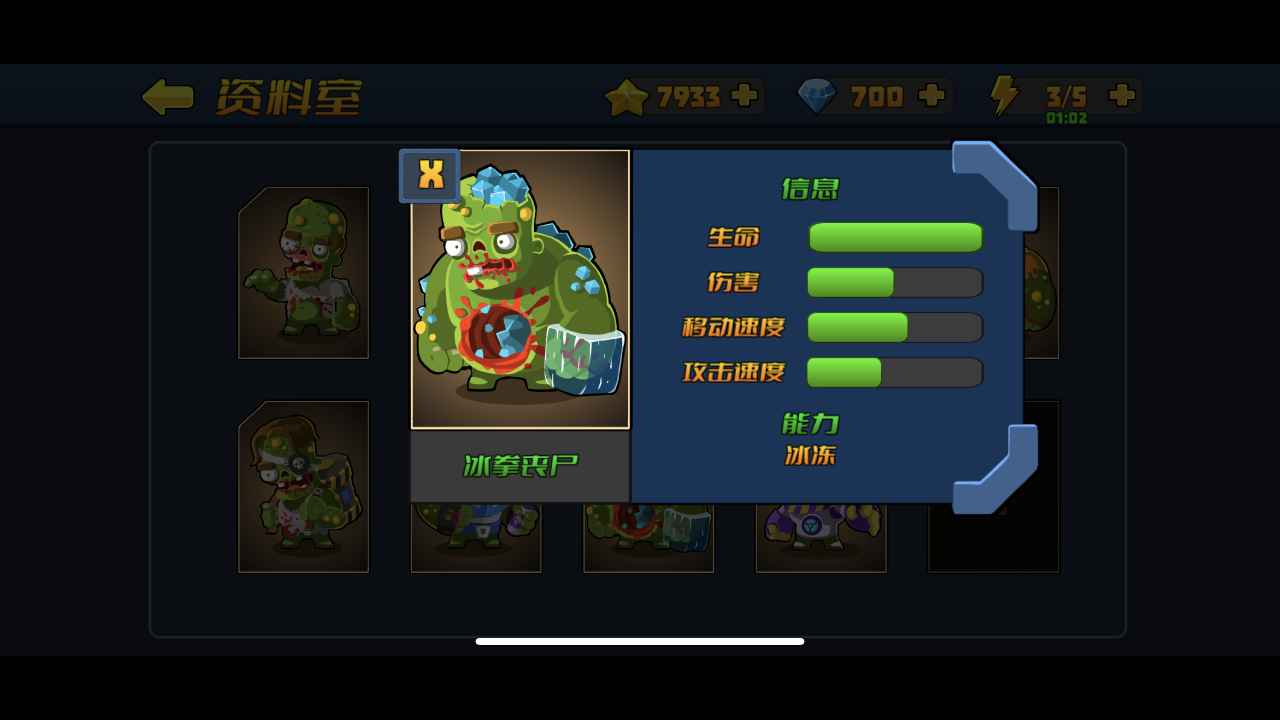Image resolution: width=1280 pixels, height=720 pixels.
Task: Select the top-left green zombie thumbnail
Action: tap(303, 270)
